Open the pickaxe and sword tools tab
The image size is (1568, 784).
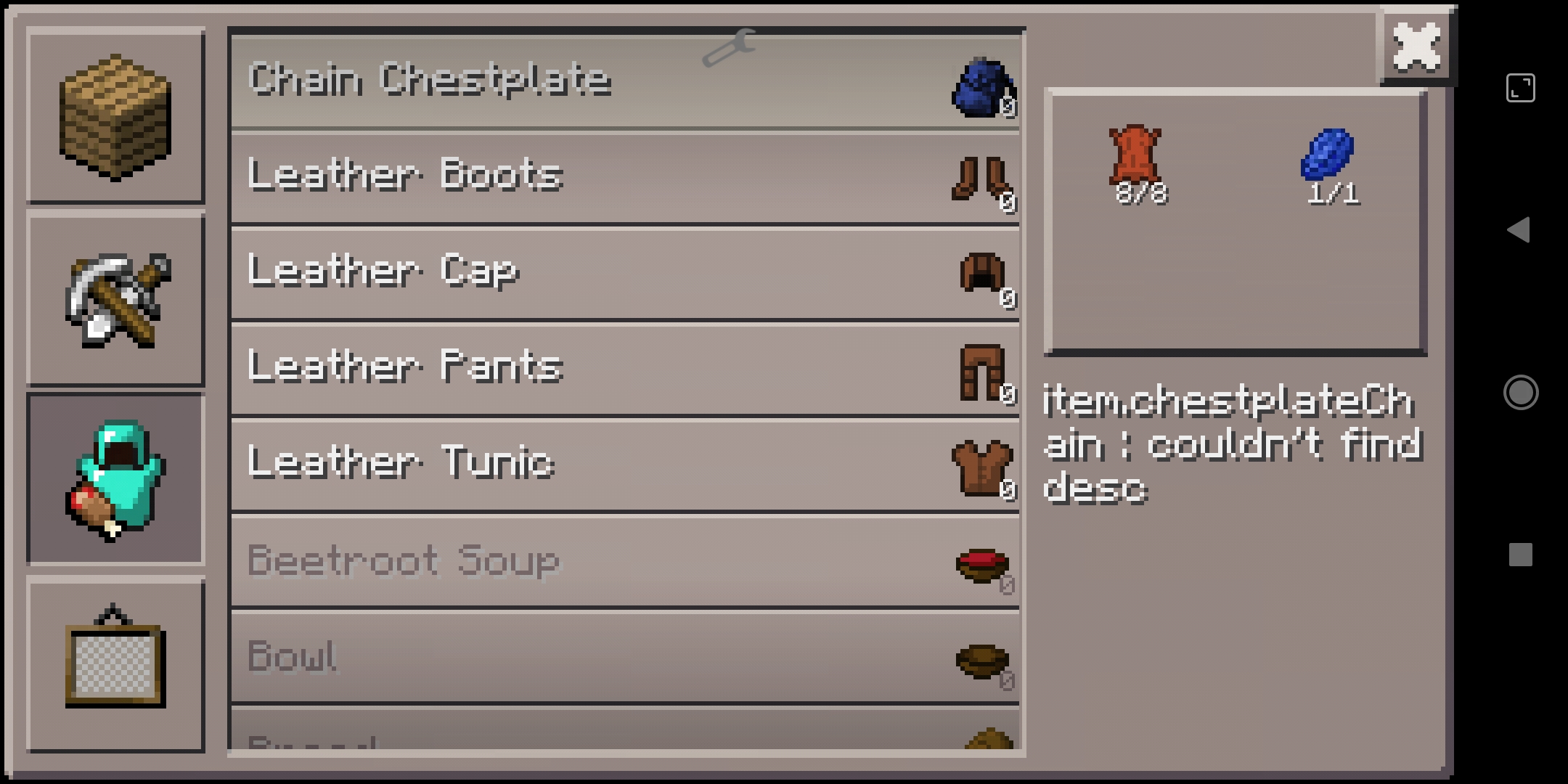pyautogui.click(x=115, y=299)
